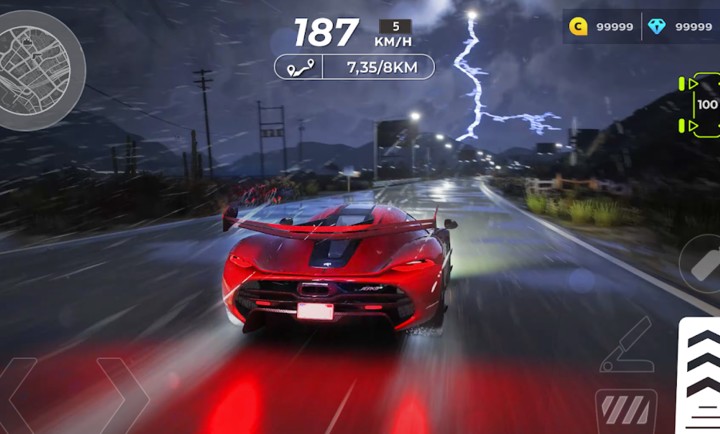Select the route distance tracker pill

(x=354, y=67)
